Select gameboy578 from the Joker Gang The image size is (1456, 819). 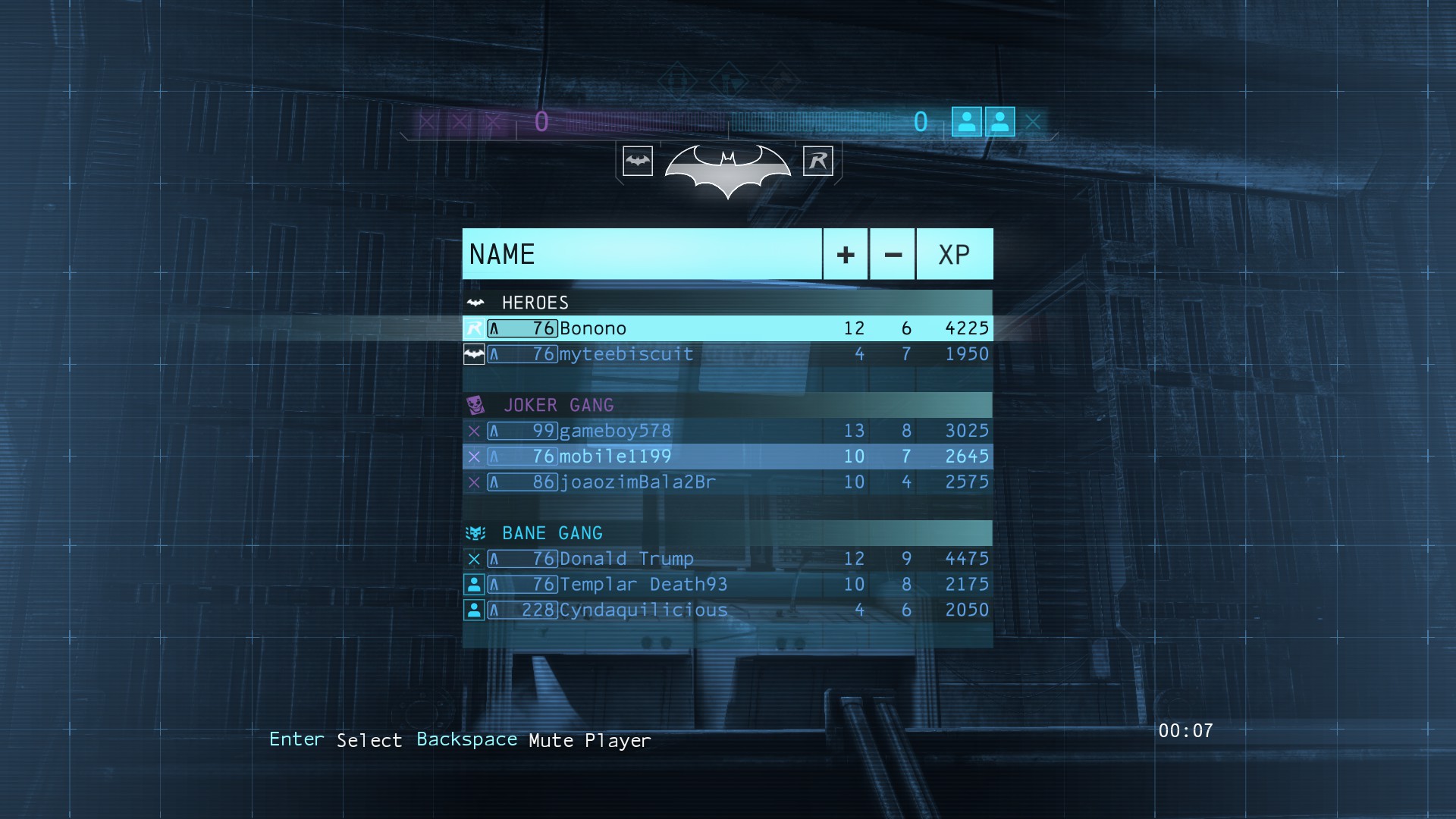726,431
